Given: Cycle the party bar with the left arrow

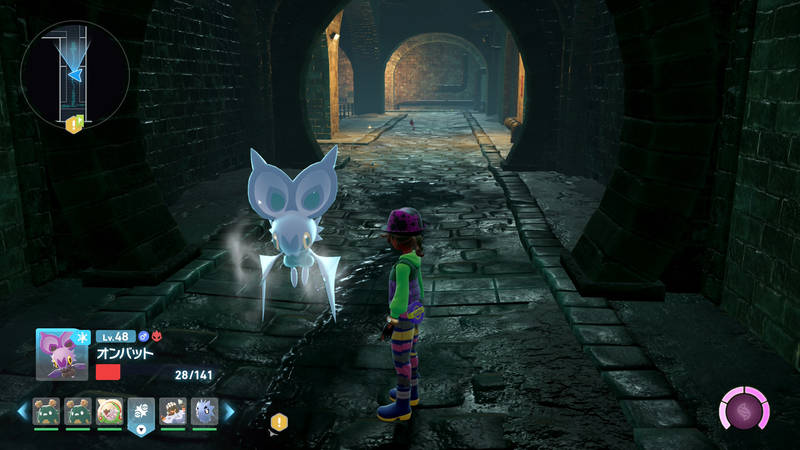Looking at the screenshot, I should click(x=22, y=411).
